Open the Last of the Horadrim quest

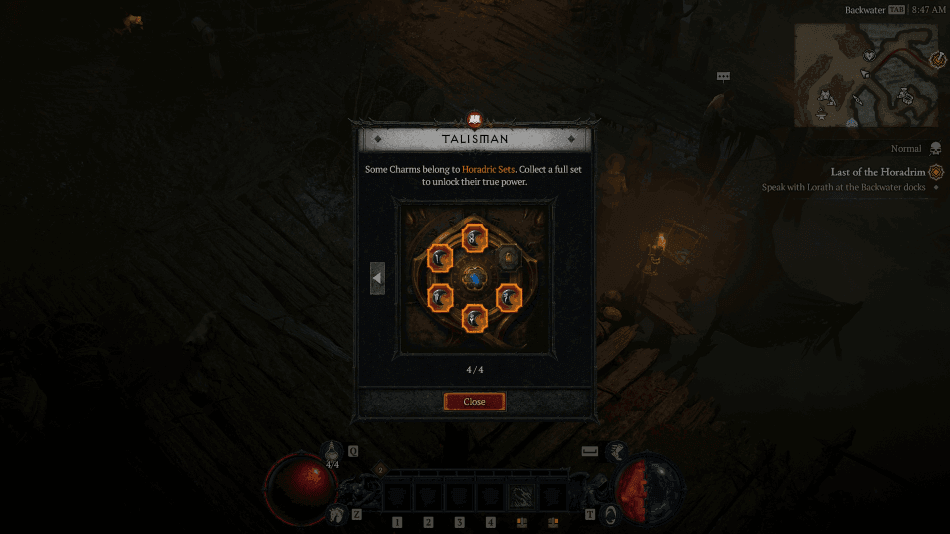point(877,172)
